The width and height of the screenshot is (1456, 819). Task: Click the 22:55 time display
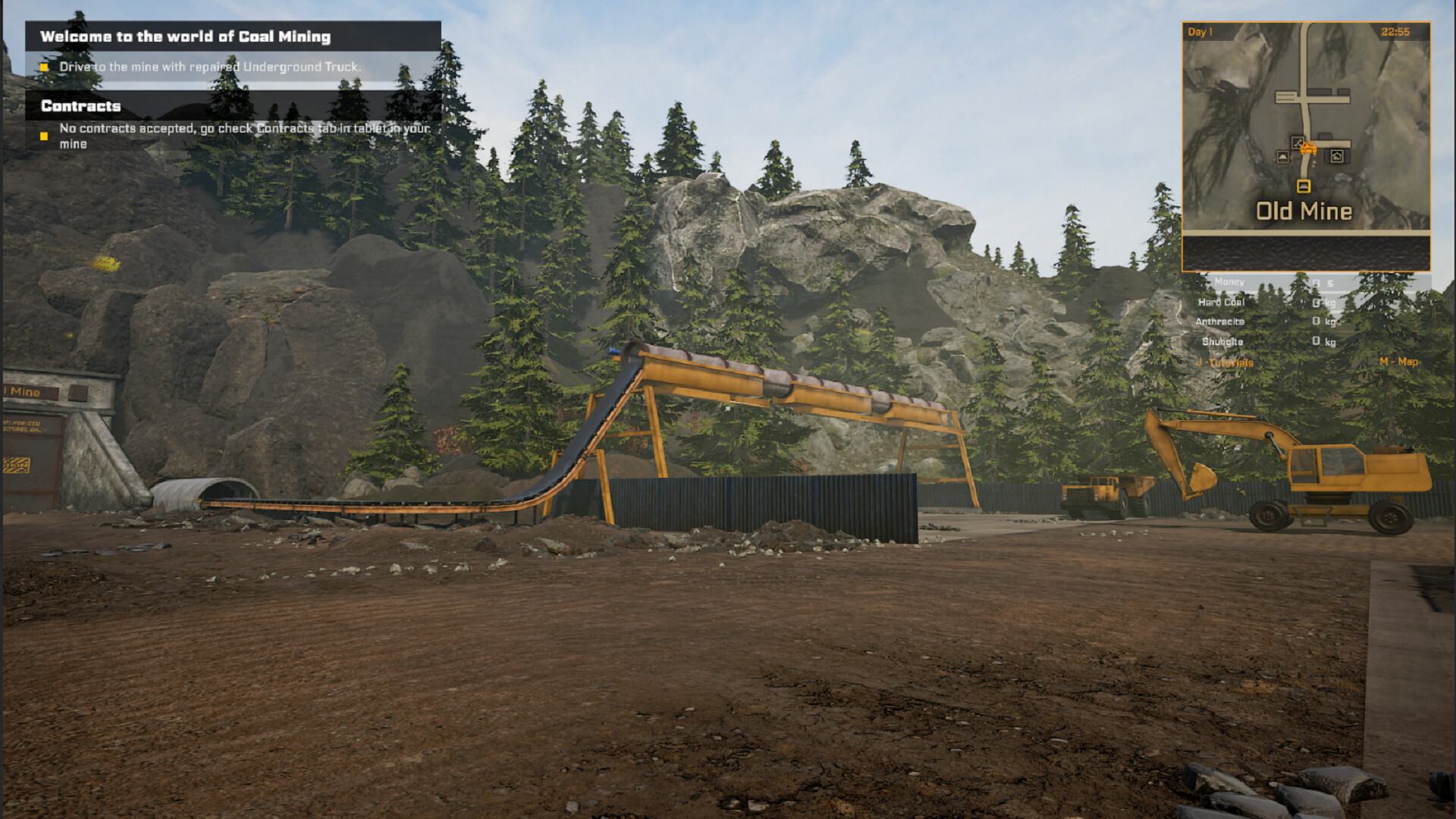coord(1396,31)
